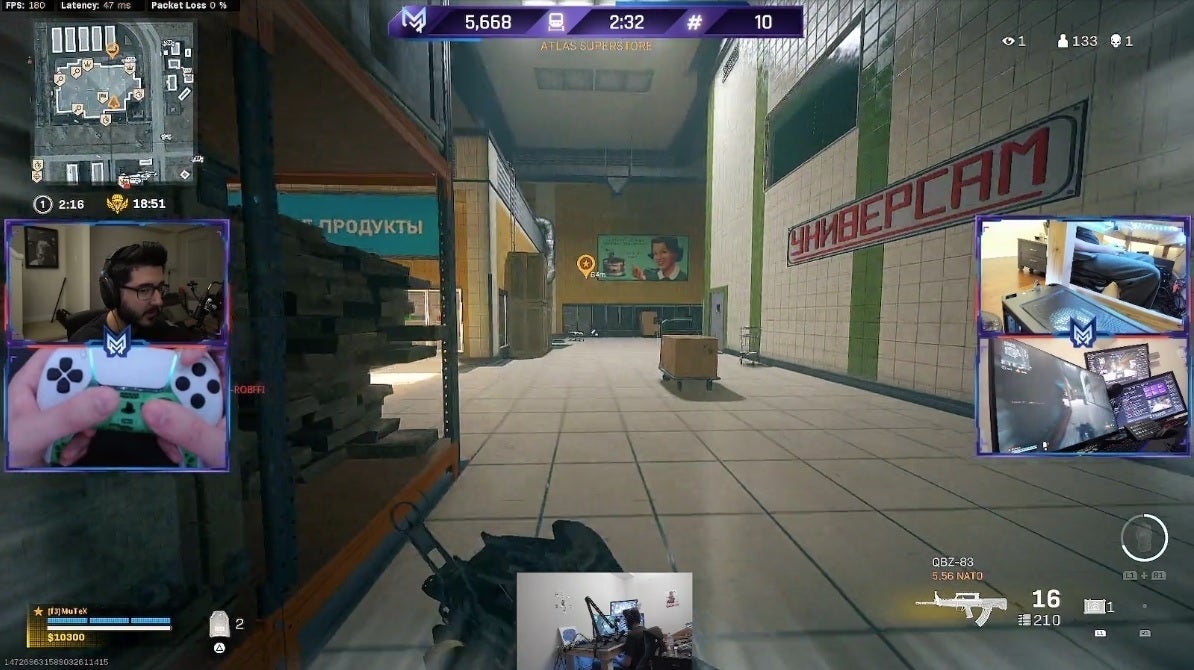The image size is (1194, 670).
Task: Click the eye spectator count icon
Action: (x=1008, y=41)
